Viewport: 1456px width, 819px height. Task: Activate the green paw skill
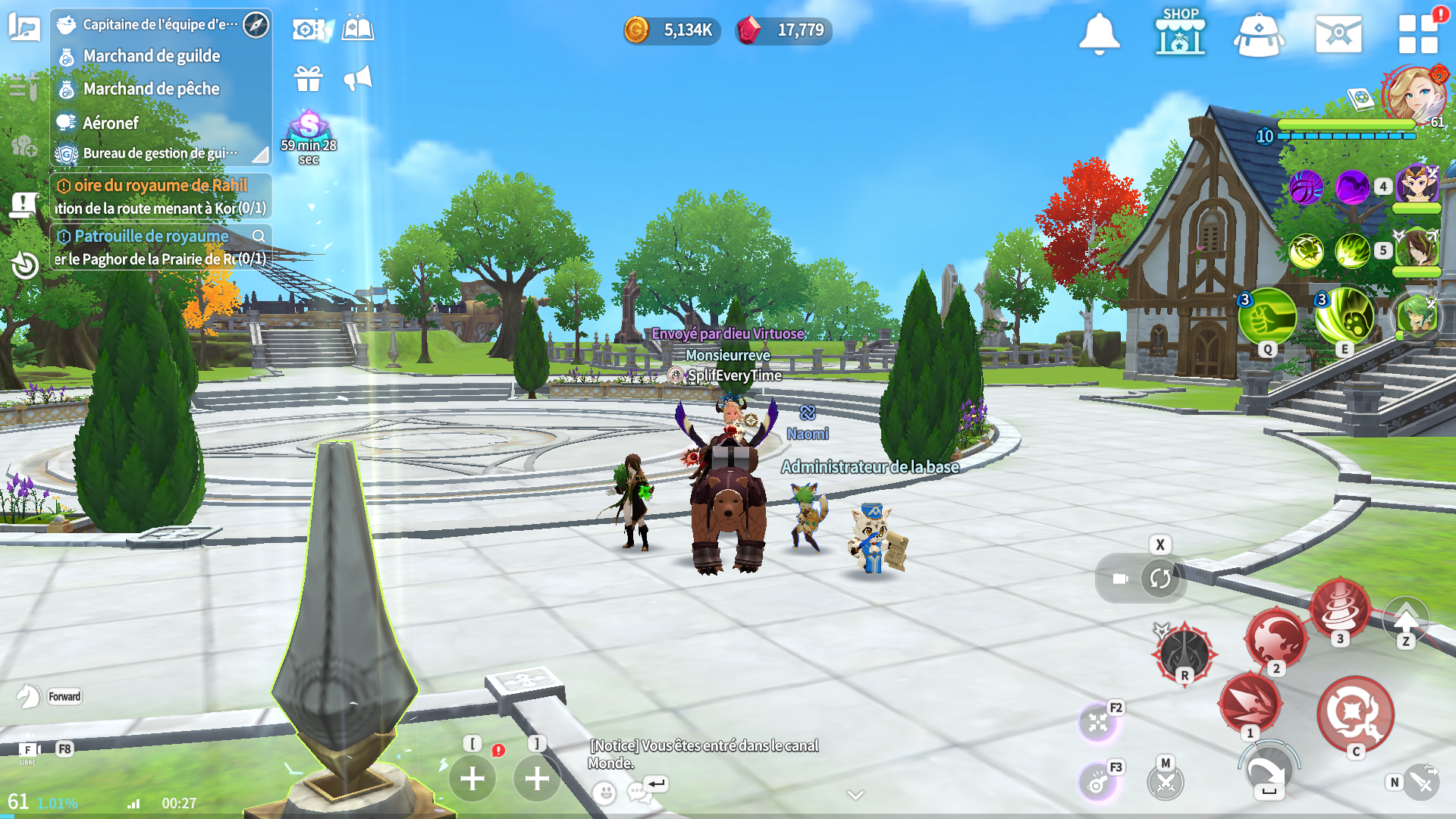(1345, 317)
